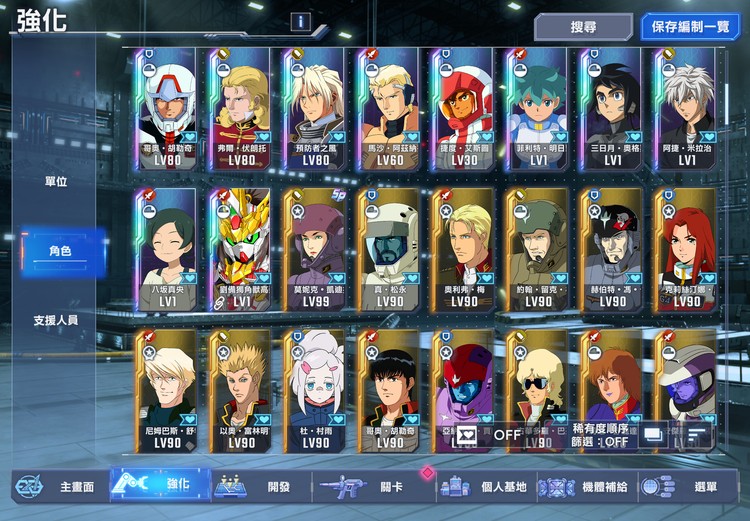Go to 主畫面 home screen

coord(58,487)
